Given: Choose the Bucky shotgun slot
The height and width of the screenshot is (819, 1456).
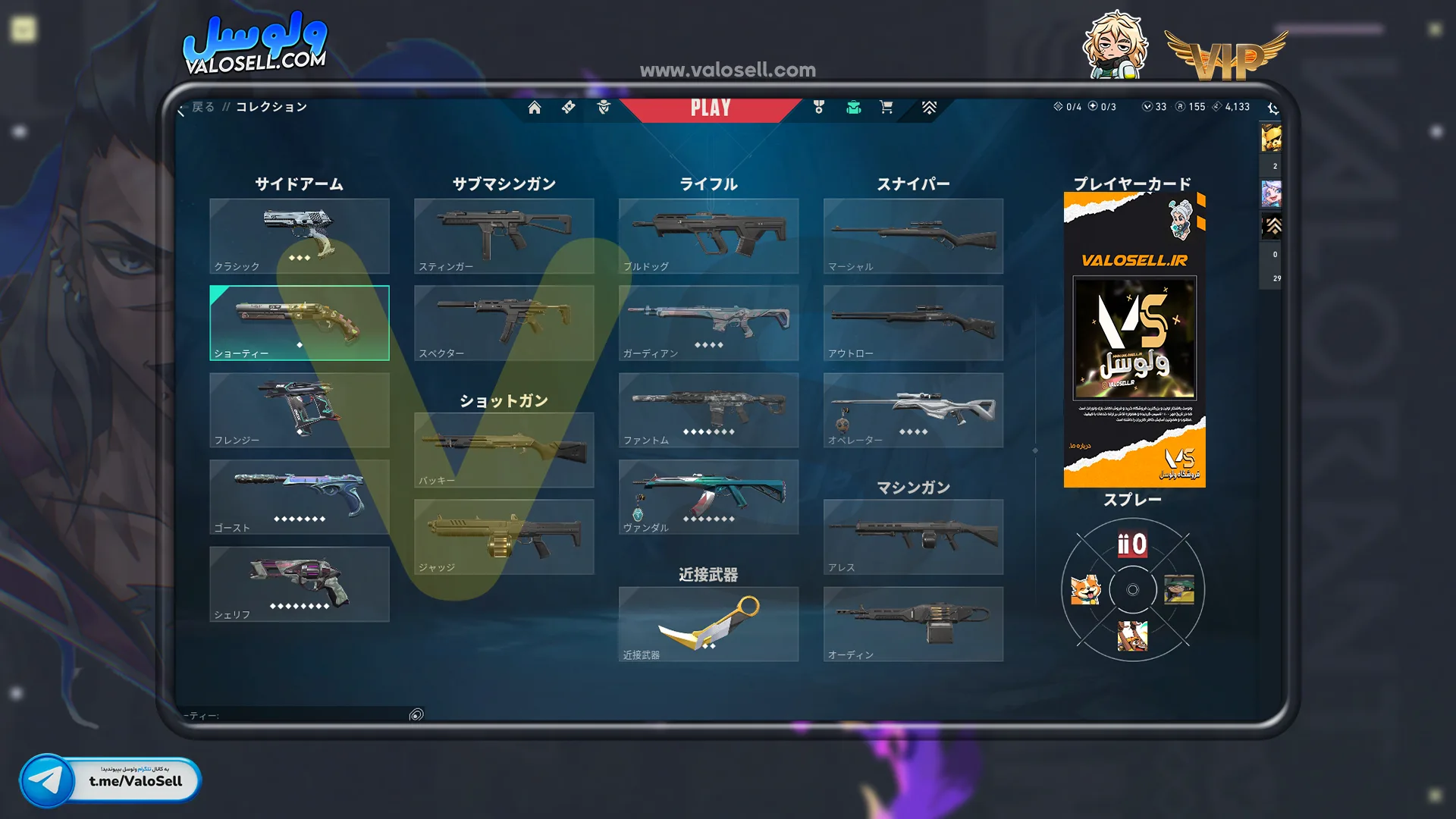Looking at the screenshot, I should 504,450.
